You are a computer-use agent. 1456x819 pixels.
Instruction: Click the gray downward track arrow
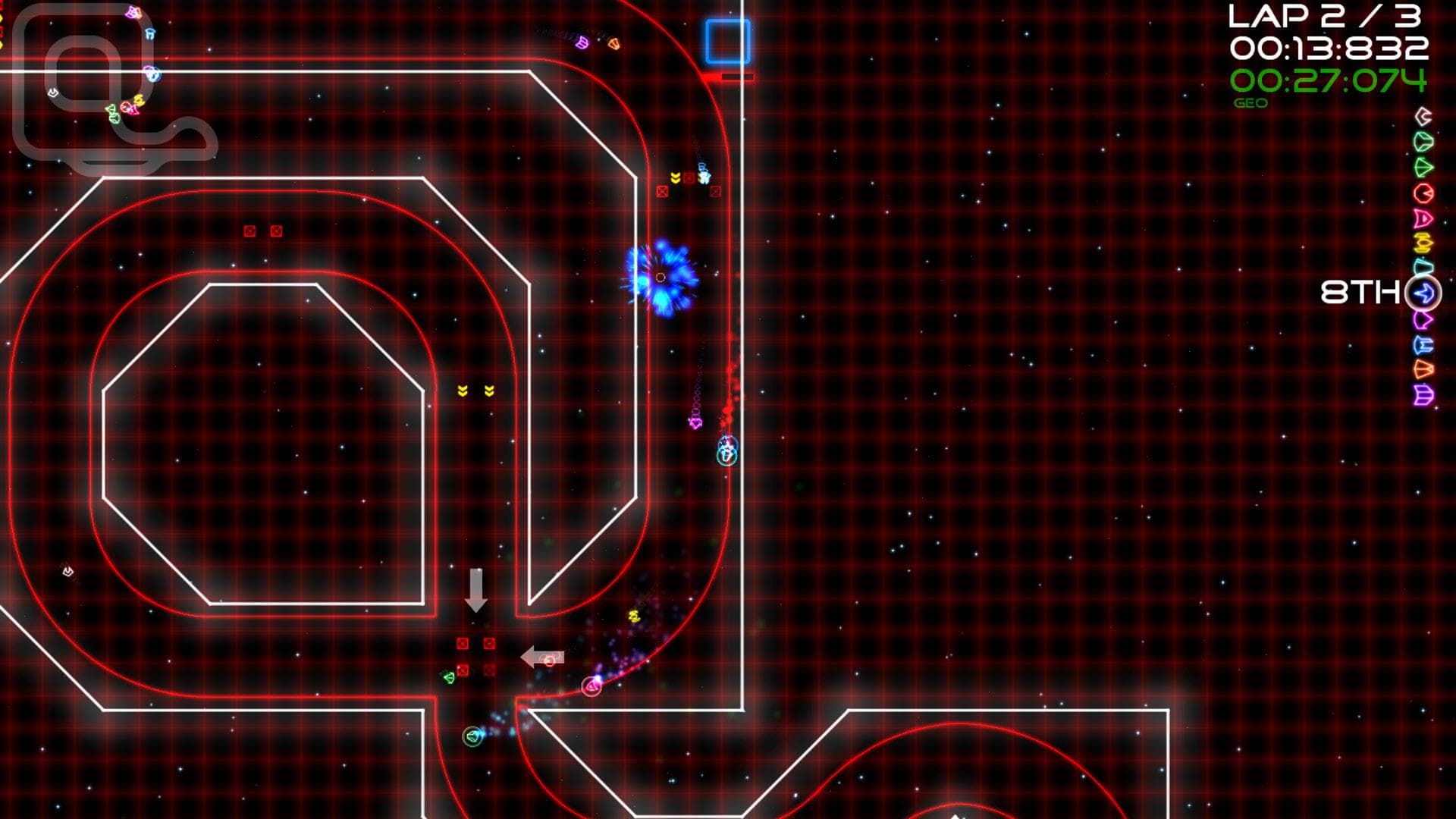[478, 589]
